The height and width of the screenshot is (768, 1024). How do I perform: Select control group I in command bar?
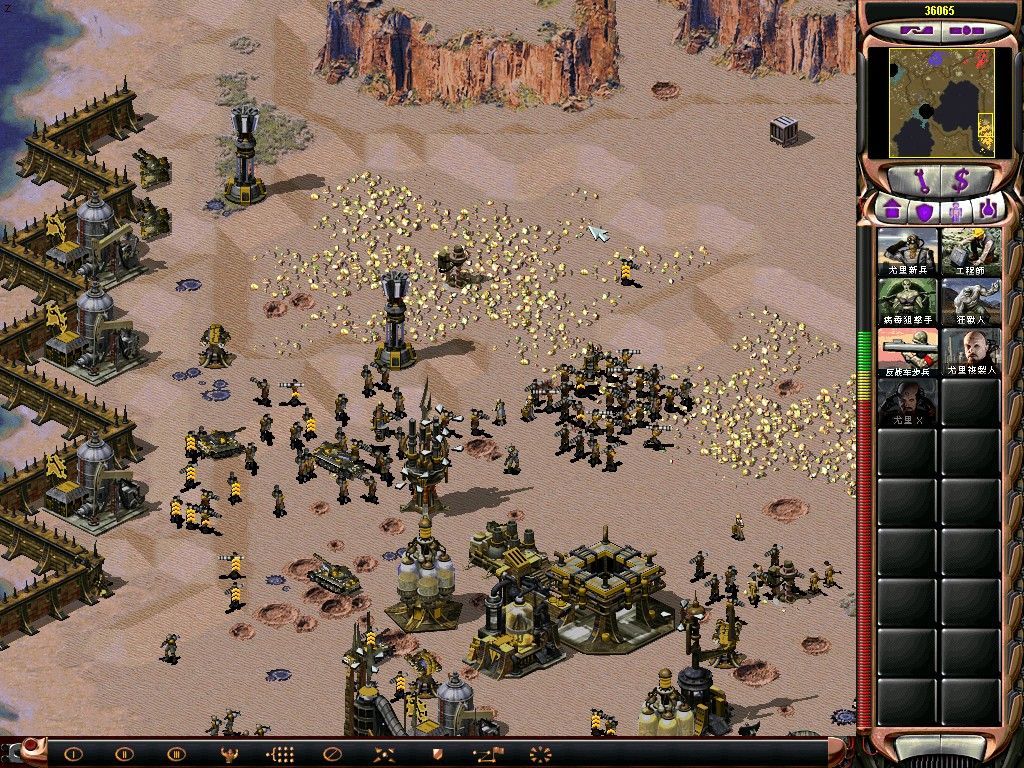click(73, 754)
